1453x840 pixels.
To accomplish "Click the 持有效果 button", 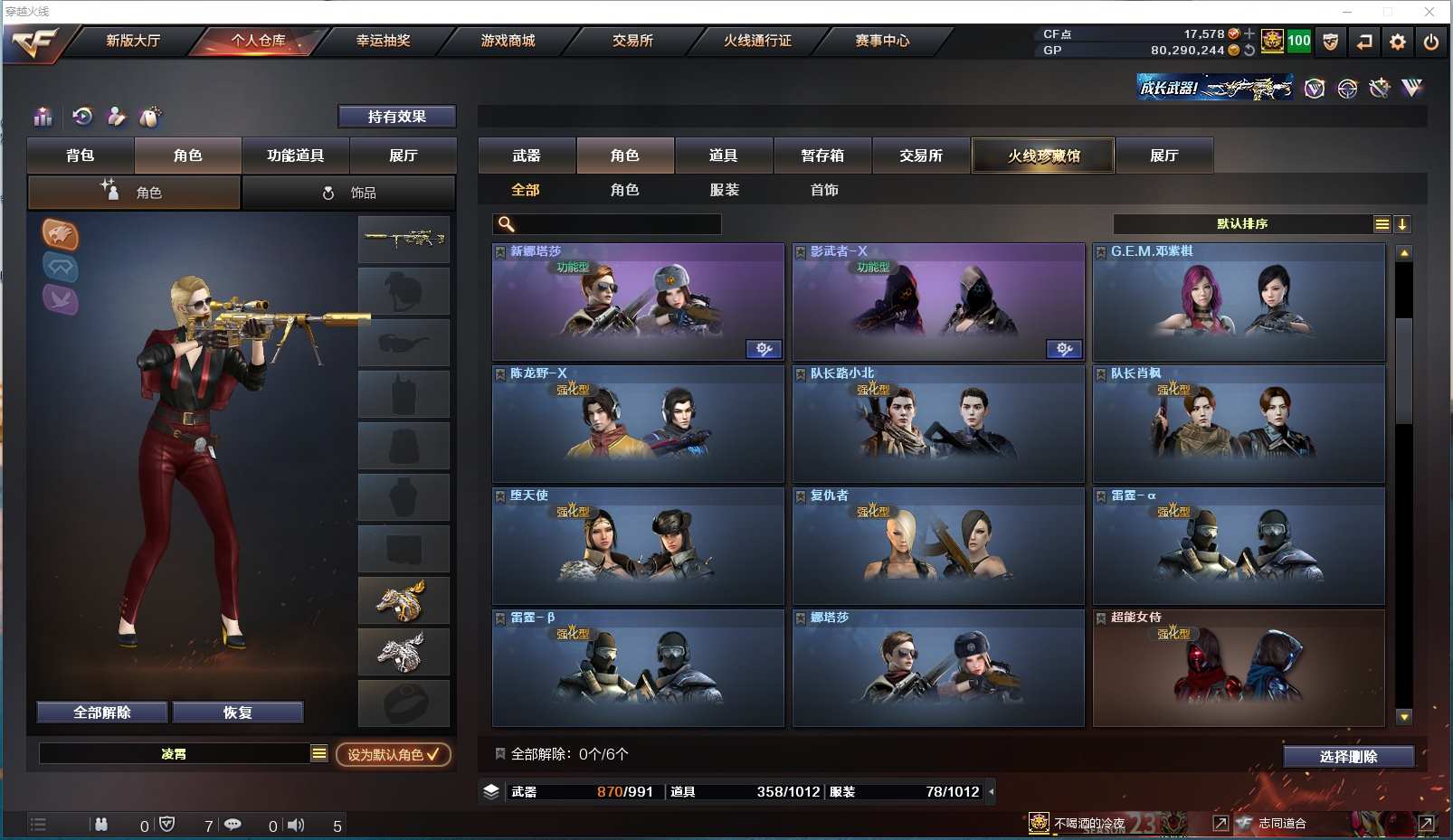I will click(x=396, y=117).
